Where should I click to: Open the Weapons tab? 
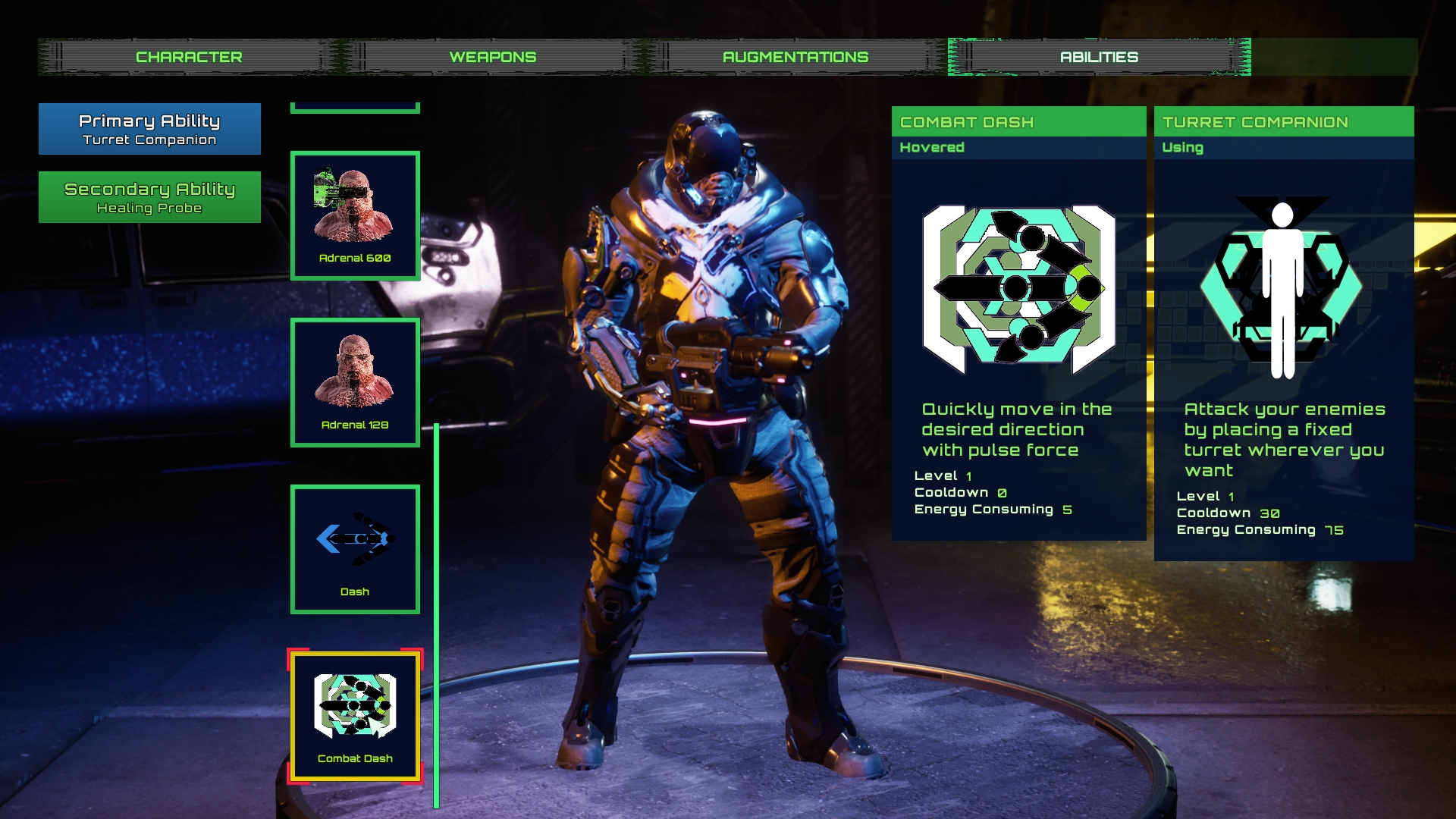[492, 57]
